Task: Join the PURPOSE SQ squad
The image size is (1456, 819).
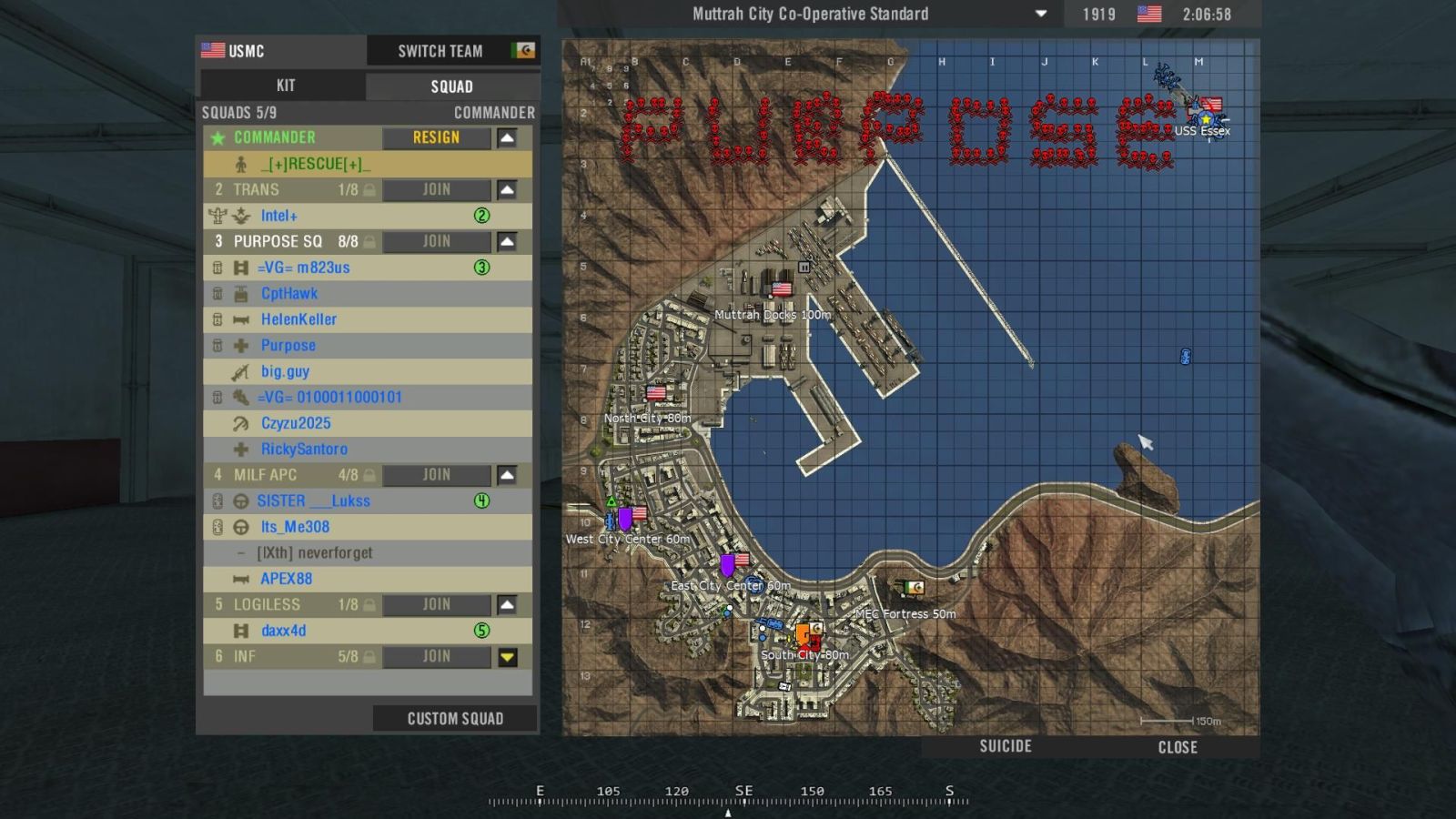Action: [x=436, y=241]
